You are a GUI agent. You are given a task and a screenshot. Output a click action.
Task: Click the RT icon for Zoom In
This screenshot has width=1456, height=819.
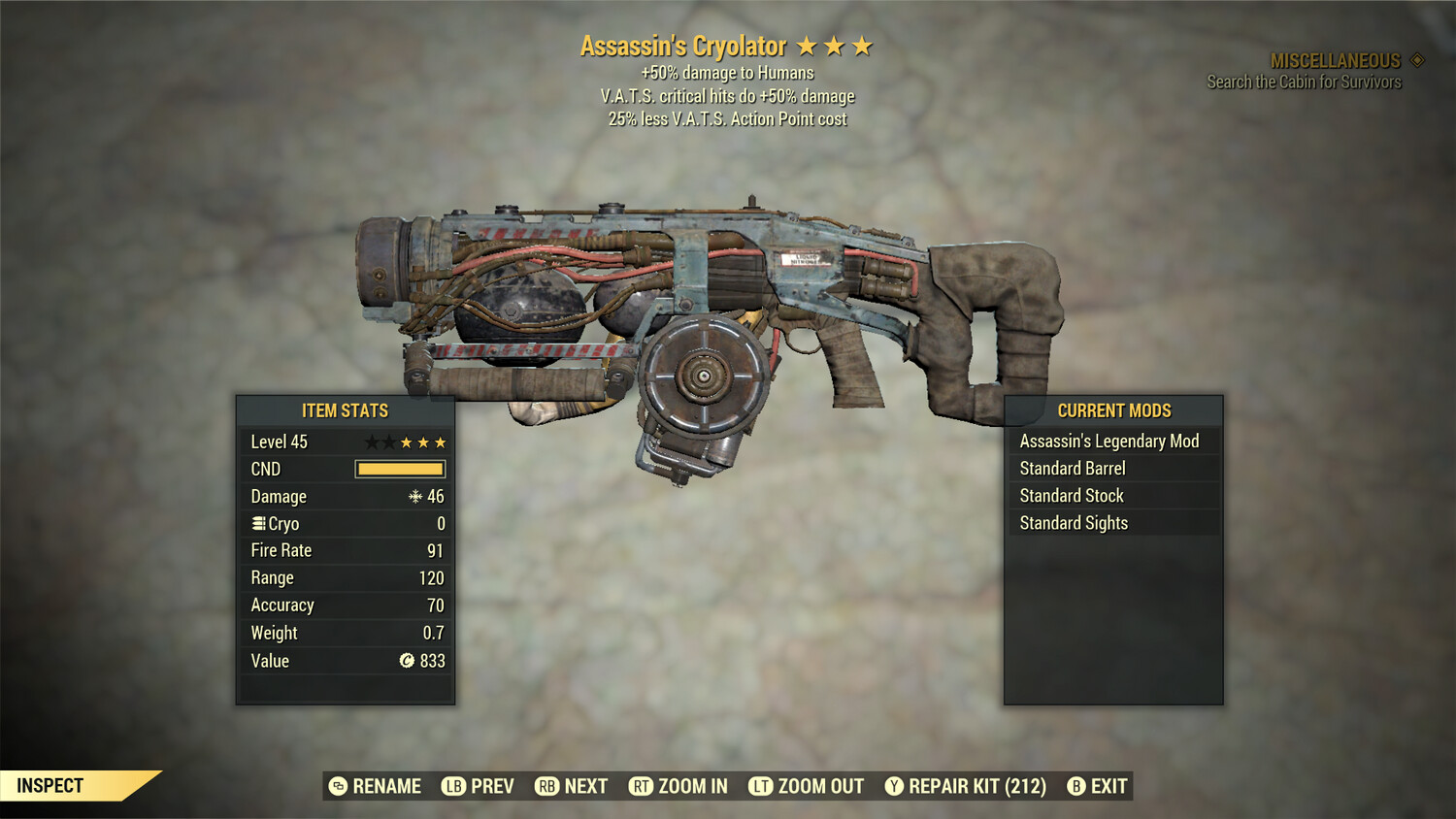[x=643, y=786]
